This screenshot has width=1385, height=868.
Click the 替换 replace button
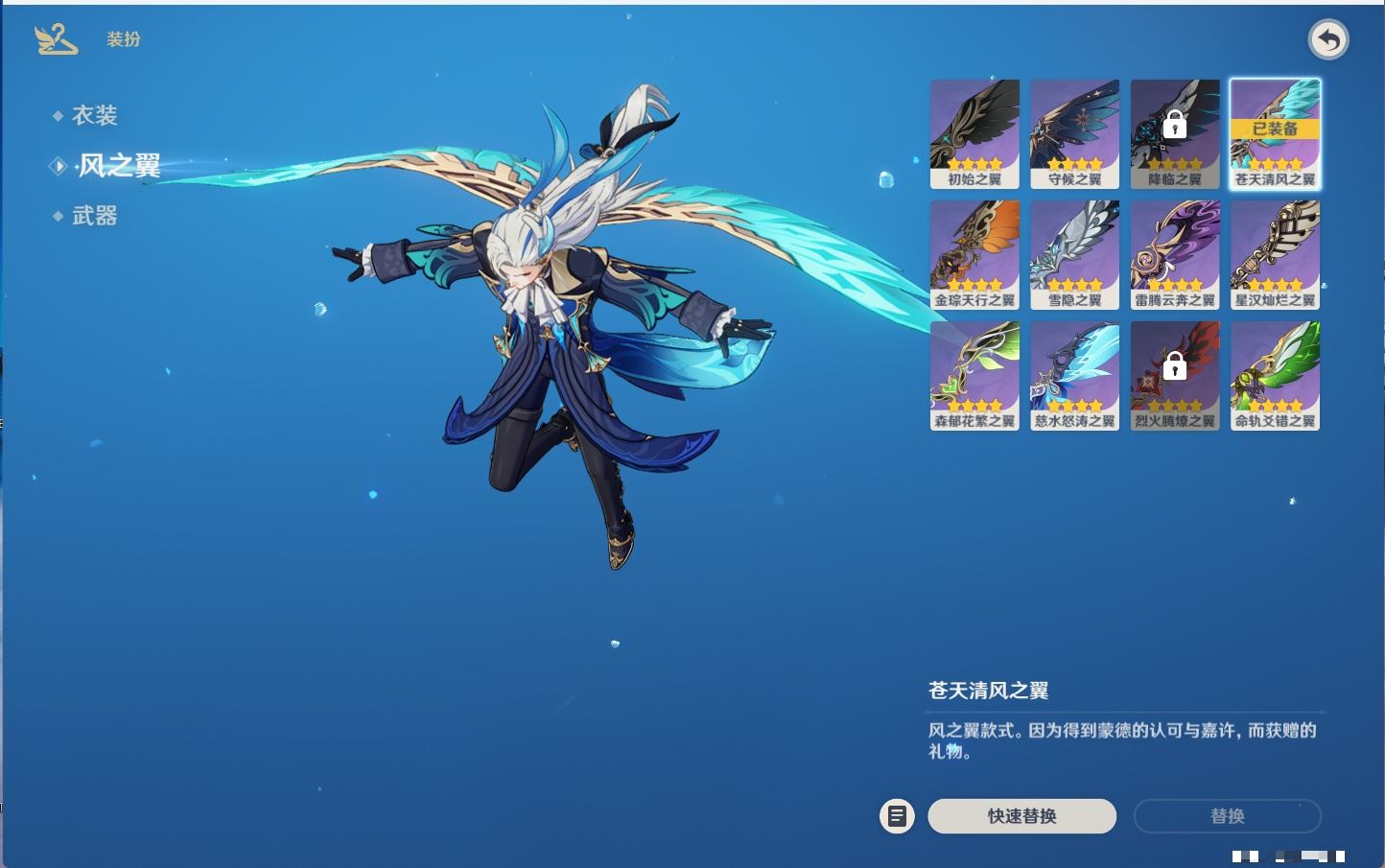1227,816
